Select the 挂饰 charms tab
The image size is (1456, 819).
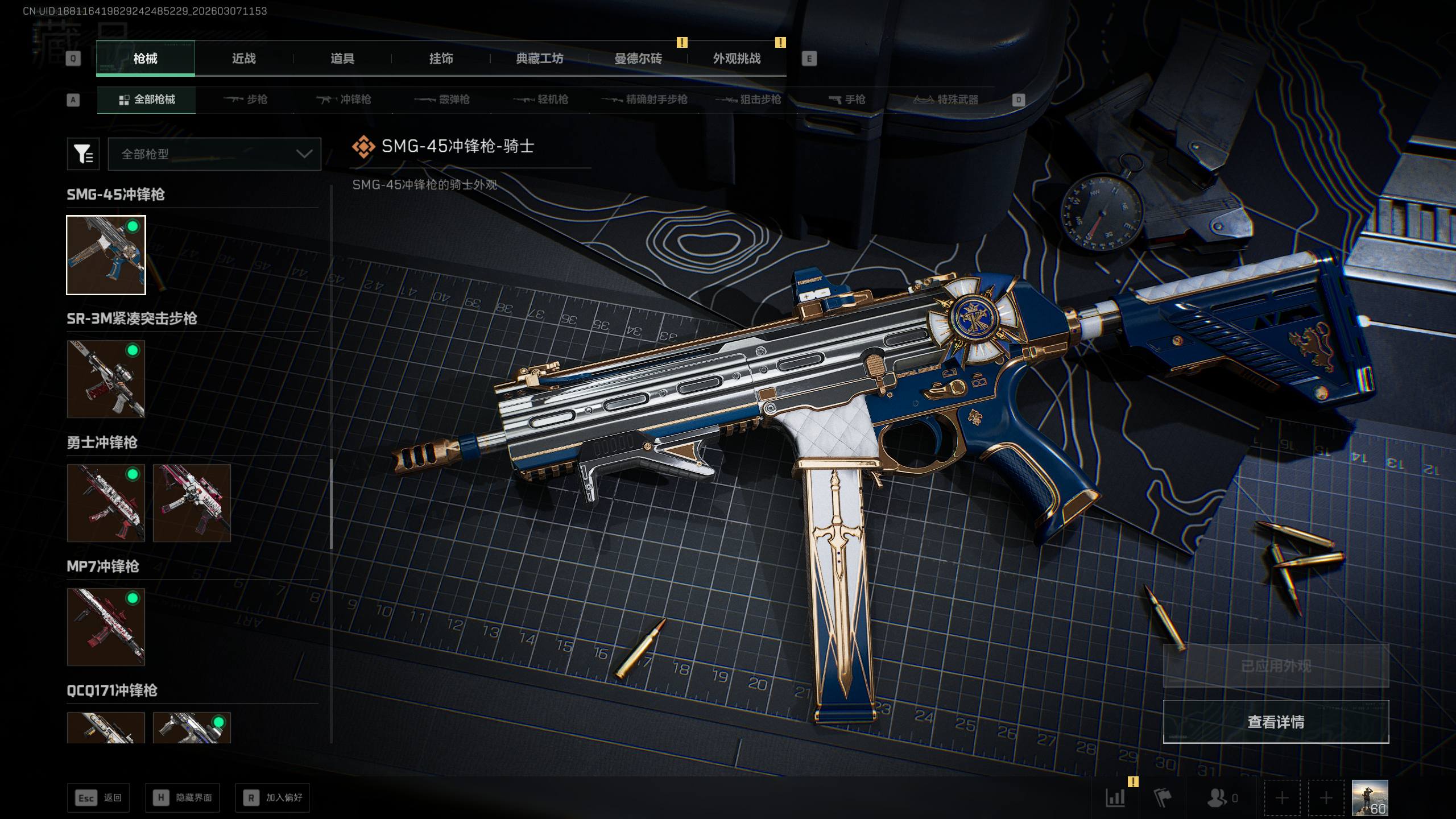441,59
